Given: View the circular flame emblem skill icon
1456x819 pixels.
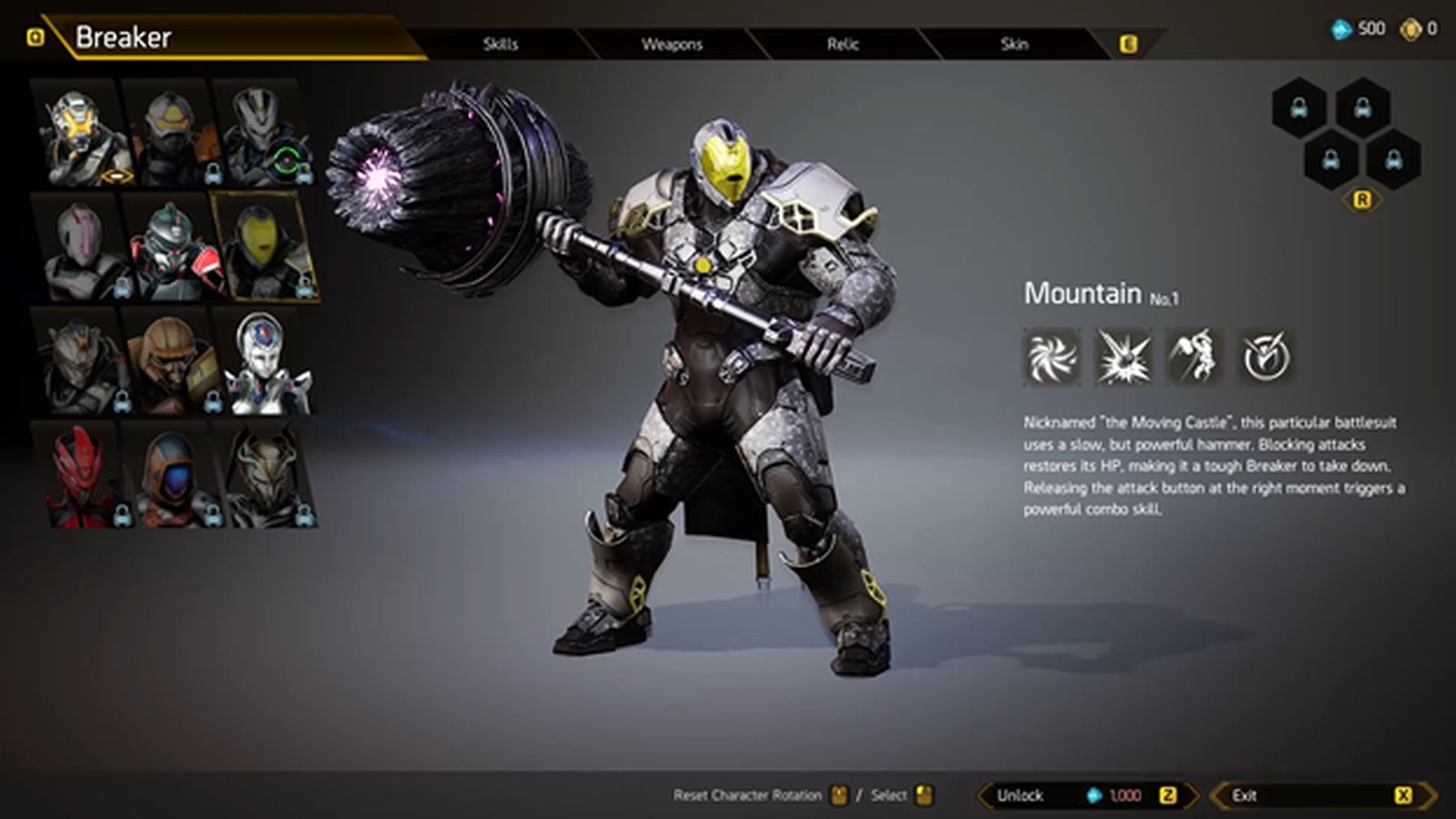Looking at the screenshot, I should click(x=1265, y=357).
